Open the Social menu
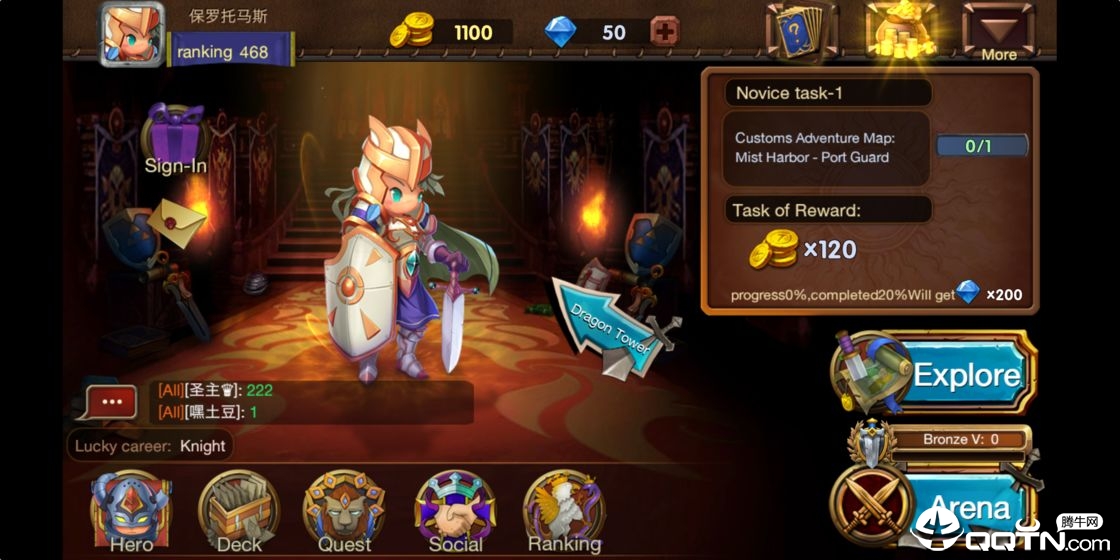The image size is (1120, 560). (455, 512)
